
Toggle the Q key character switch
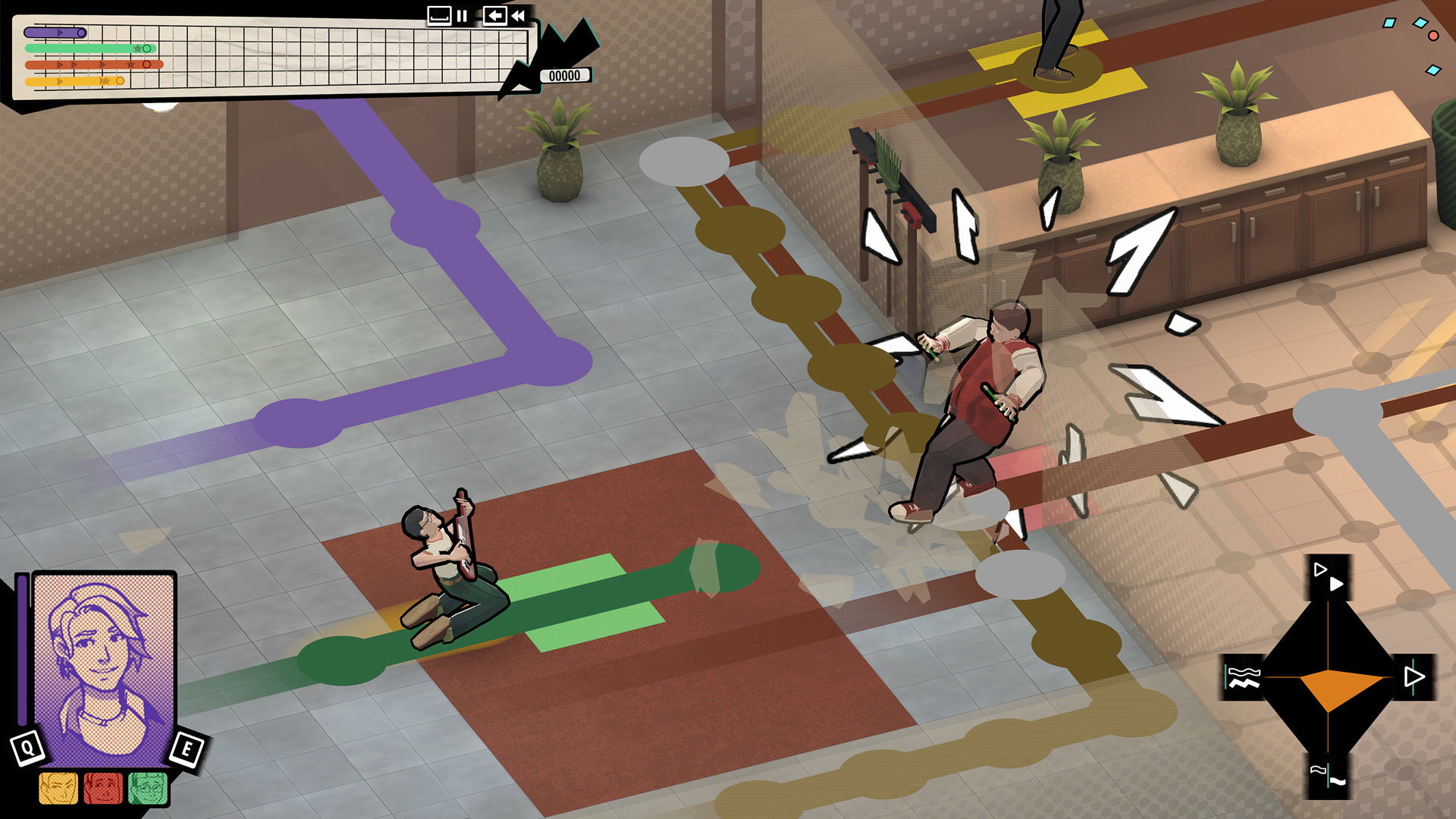point(29,747)
